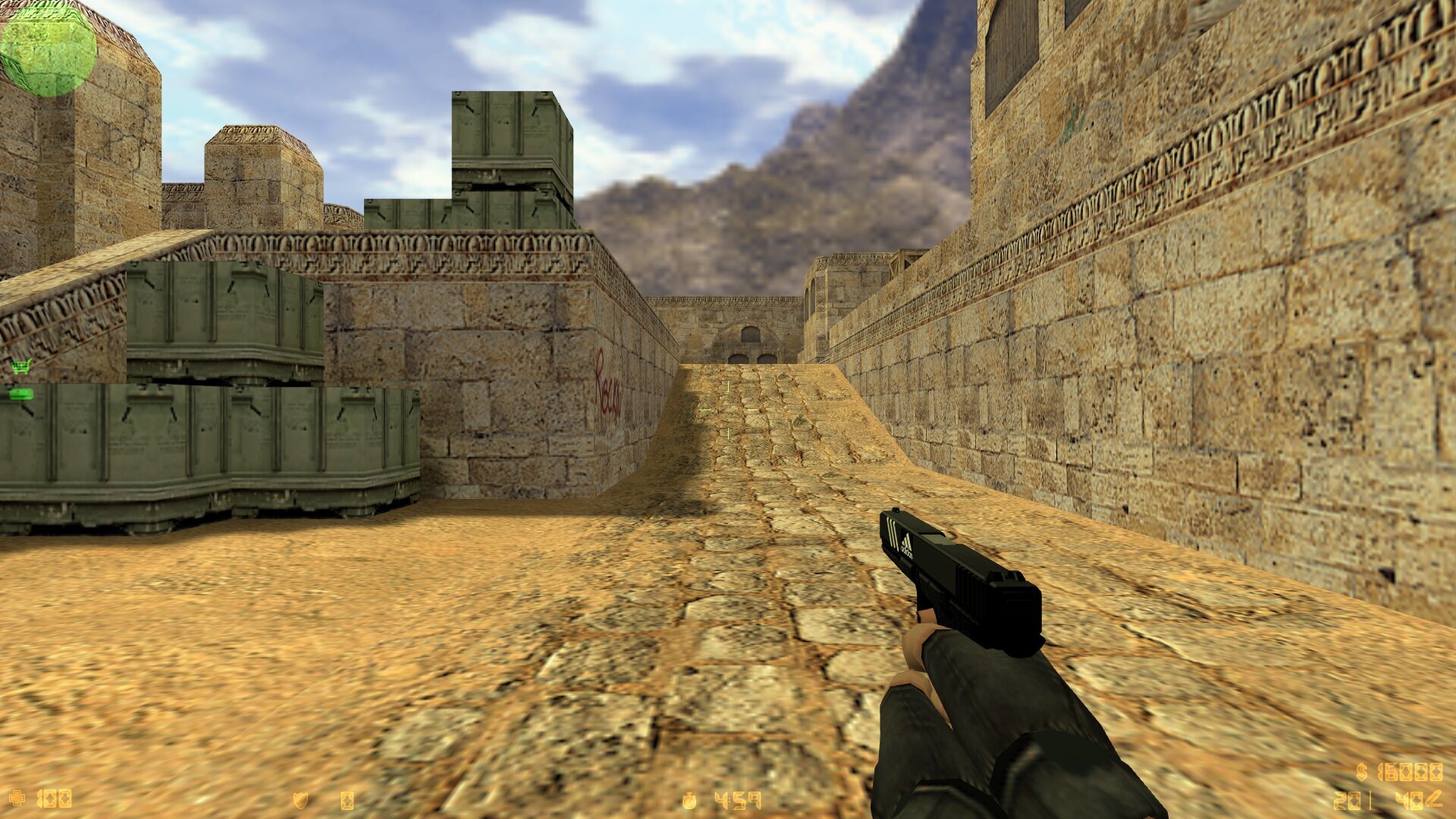Select the green shopping cart buy-zone icon
1456x819 pixels.
coord(21,367)
